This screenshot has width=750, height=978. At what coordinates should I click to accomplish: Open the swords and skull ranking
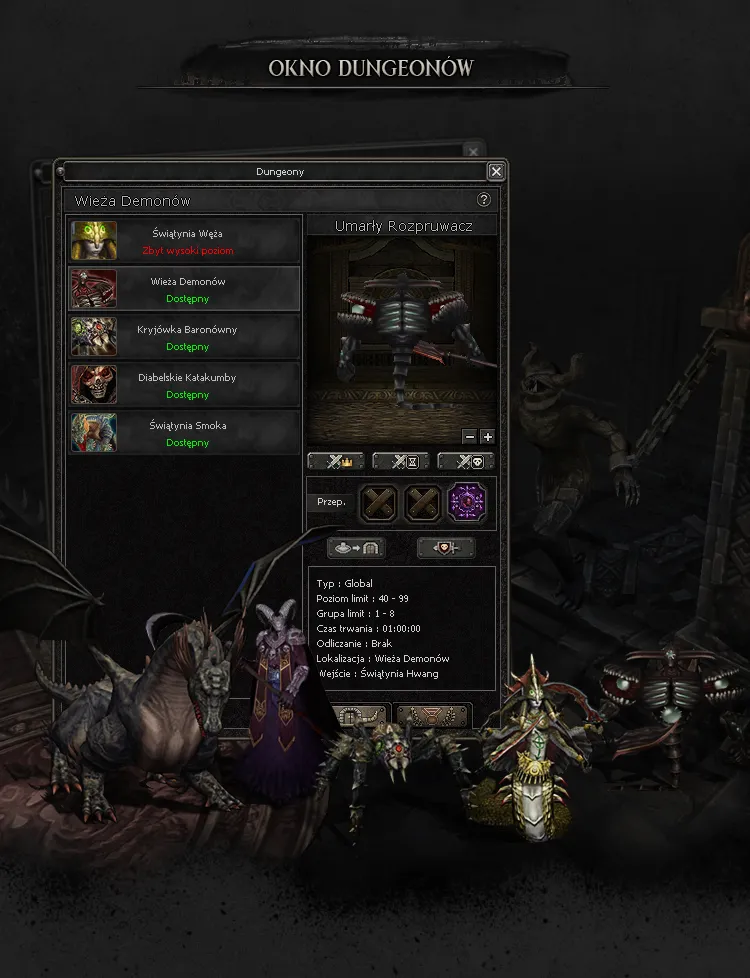click(x=466, y=462)
